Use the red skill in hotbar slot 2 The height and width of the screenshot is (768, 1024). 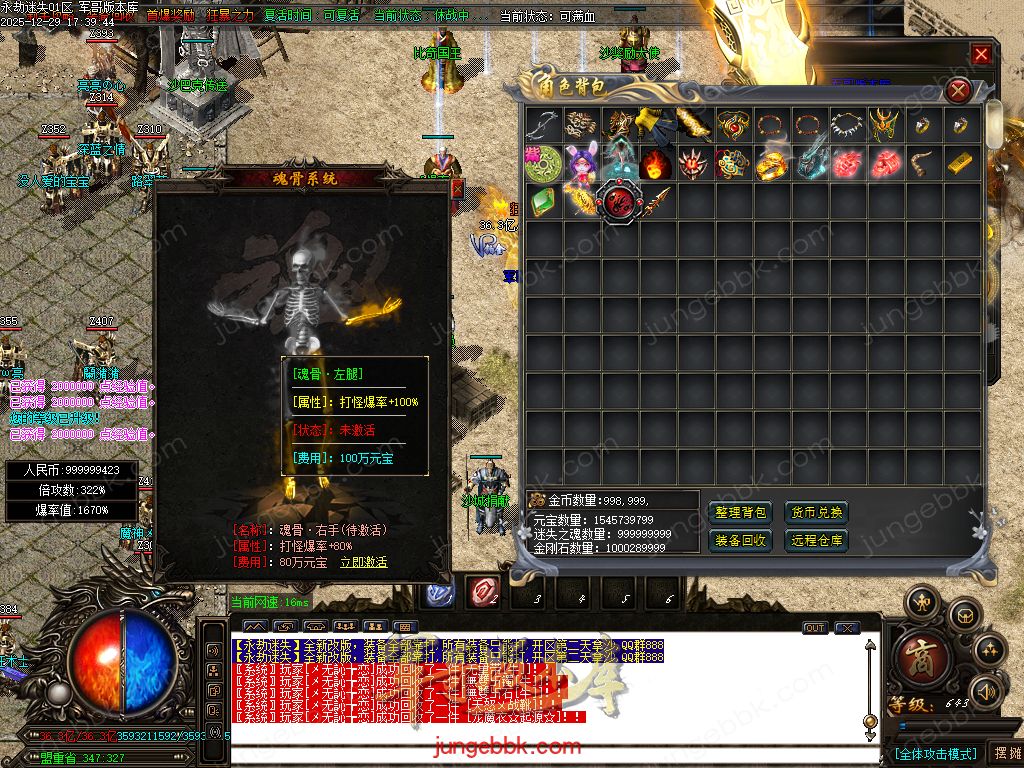point(483,592)
